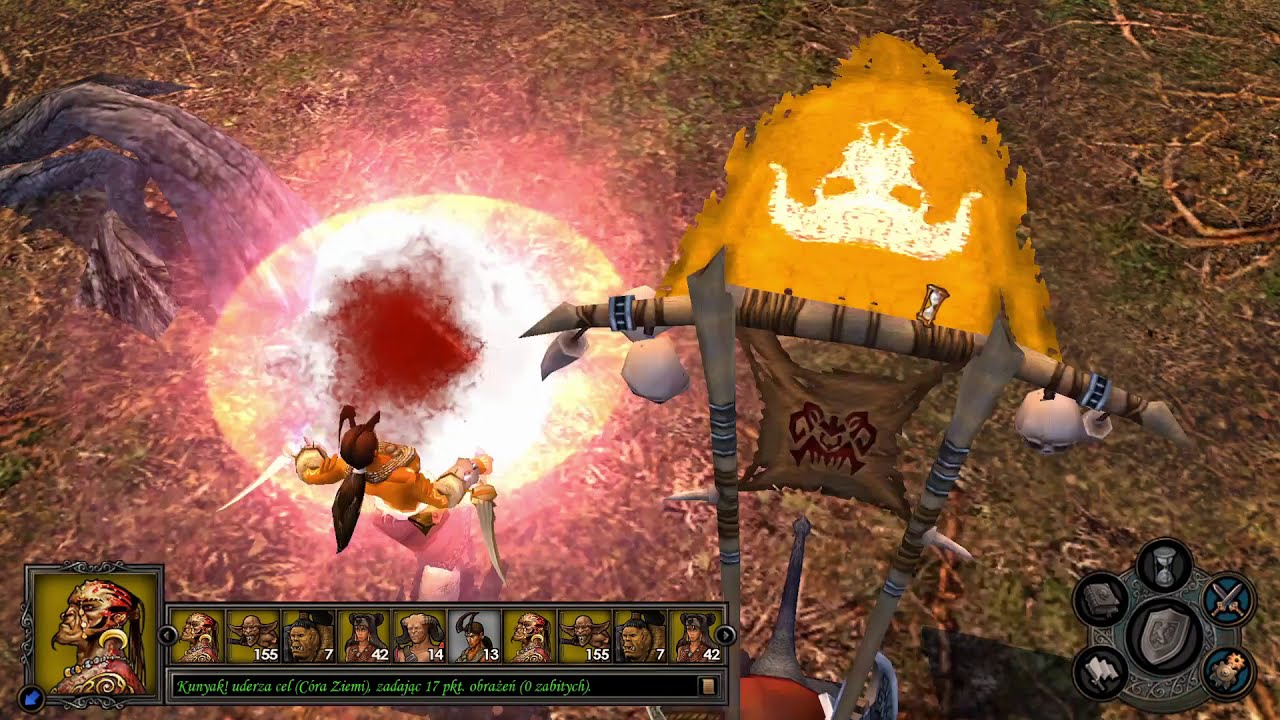Click the hourglass wait button
This screenshot has width=1280, height=720.
pos(1163,565)
